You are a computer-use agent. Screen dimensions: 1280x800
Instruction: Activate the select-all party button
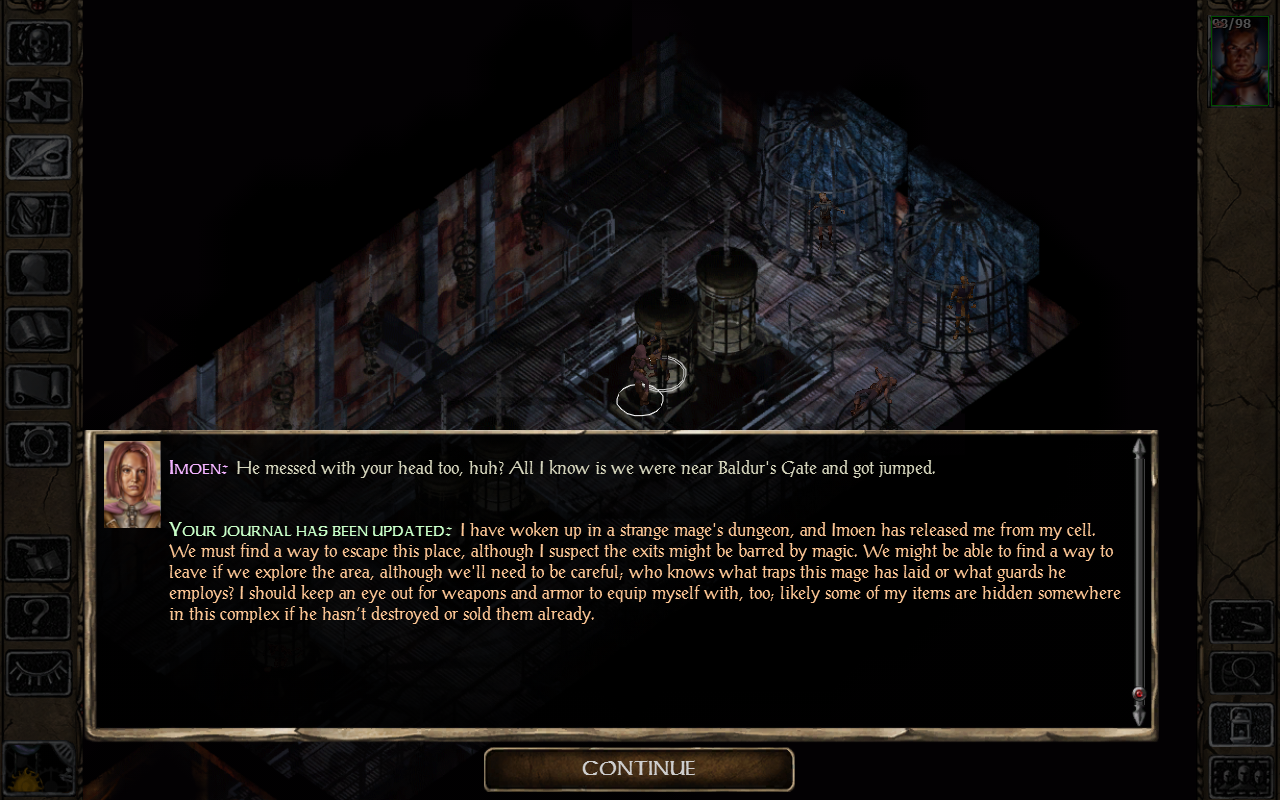[1241, 621]
